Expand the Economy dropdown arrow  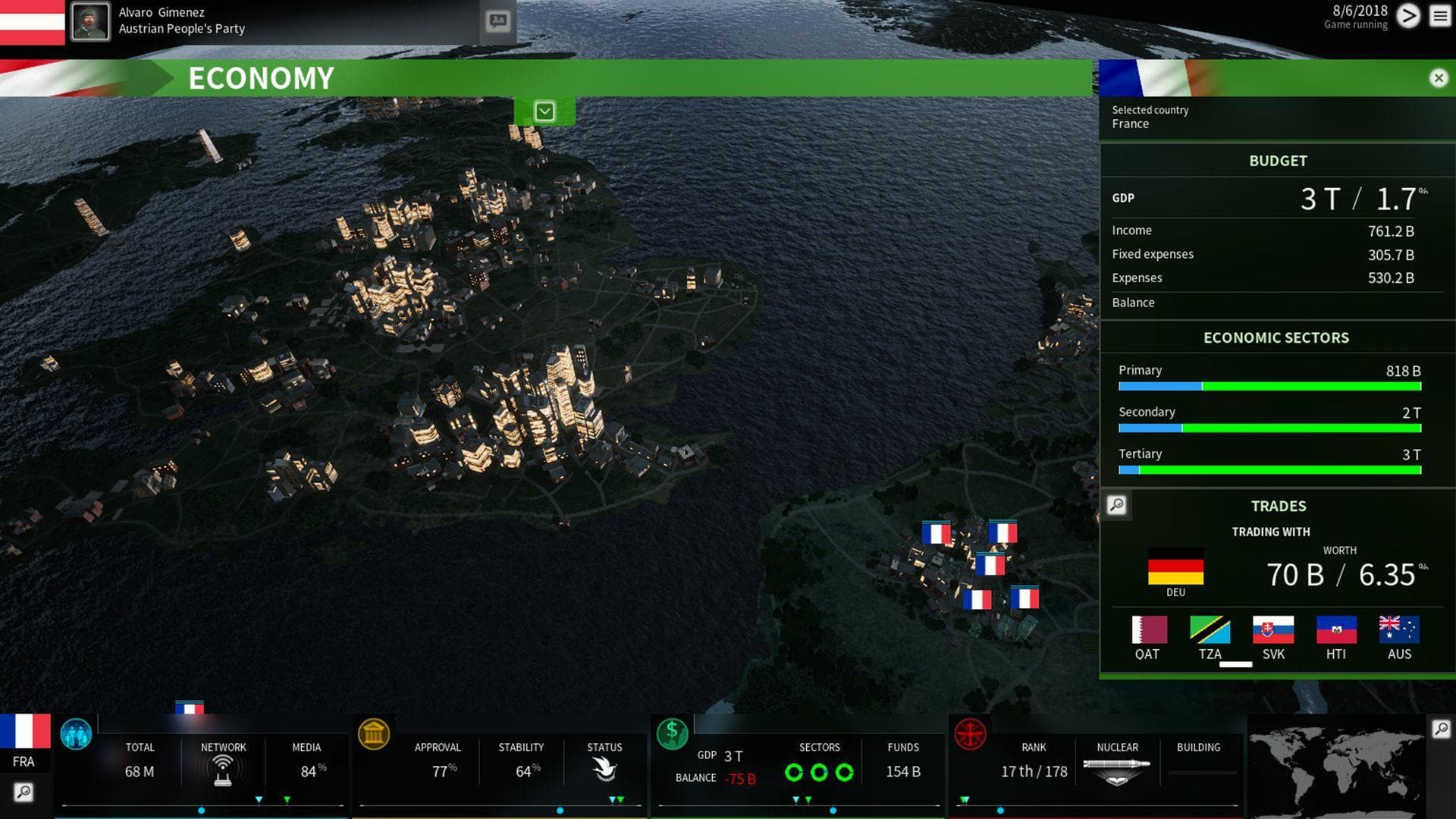click(x=544, y=111)
